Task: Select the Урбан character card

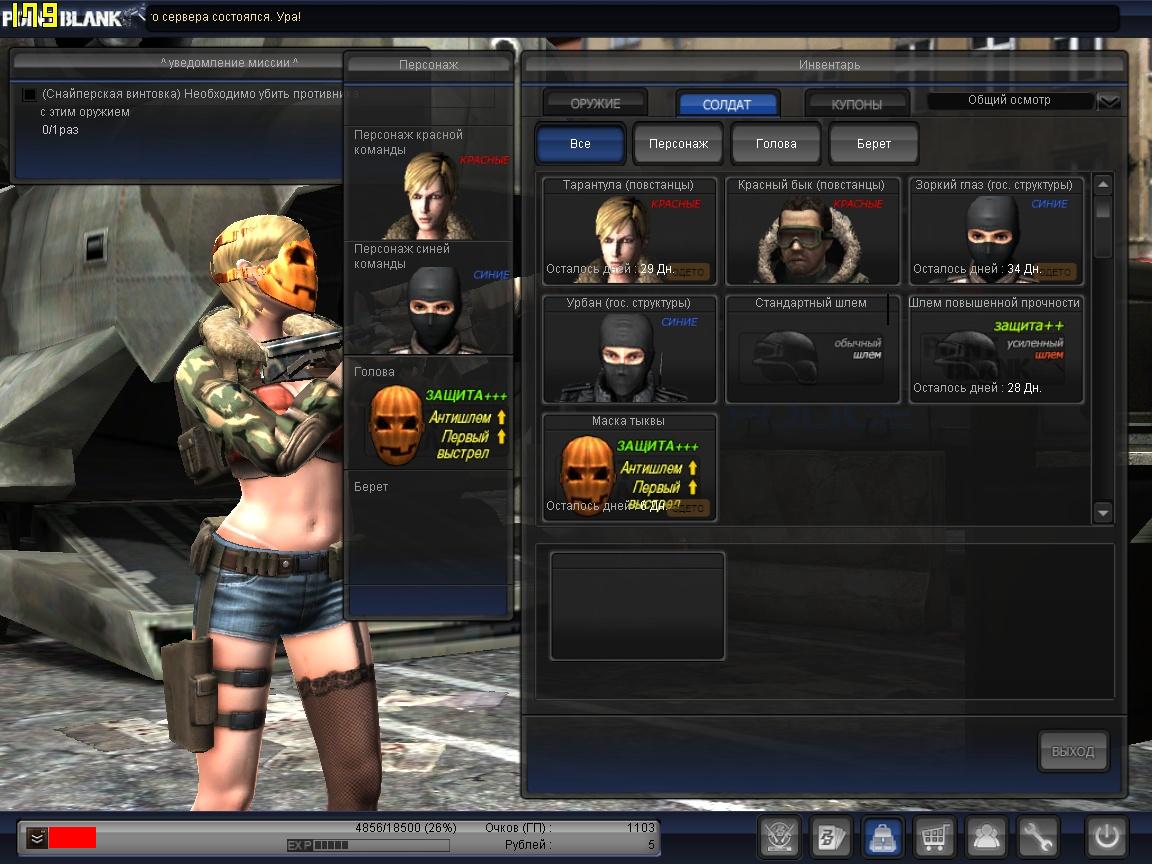Action: tap(629, 349)
